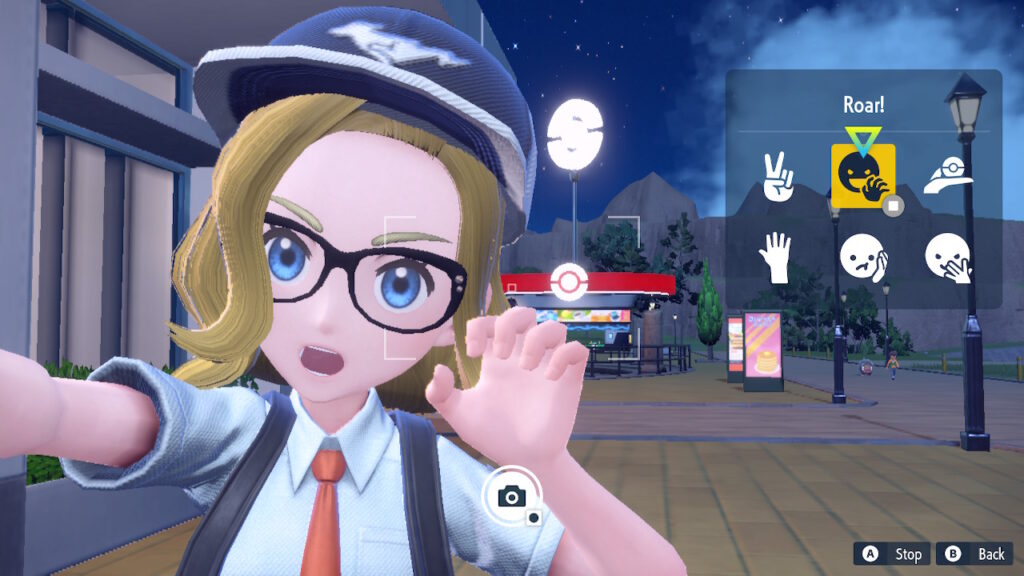Pick the Poké Ball throwing pose emote
This screenshot has height=576, width=1024.
tap(948, 177)
